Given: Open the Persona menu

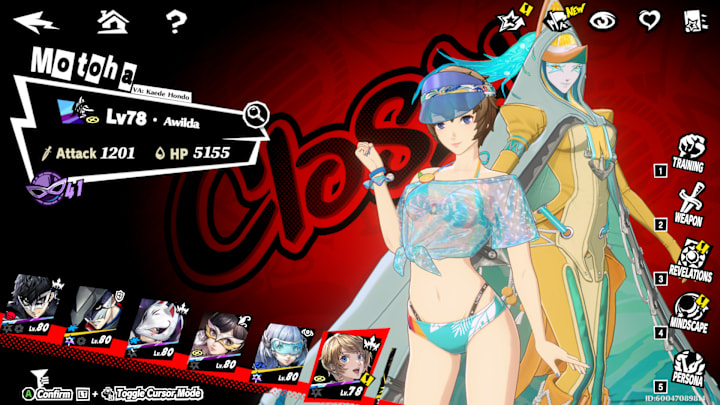Looking at the screenshot, I should (x=689, y=366).
